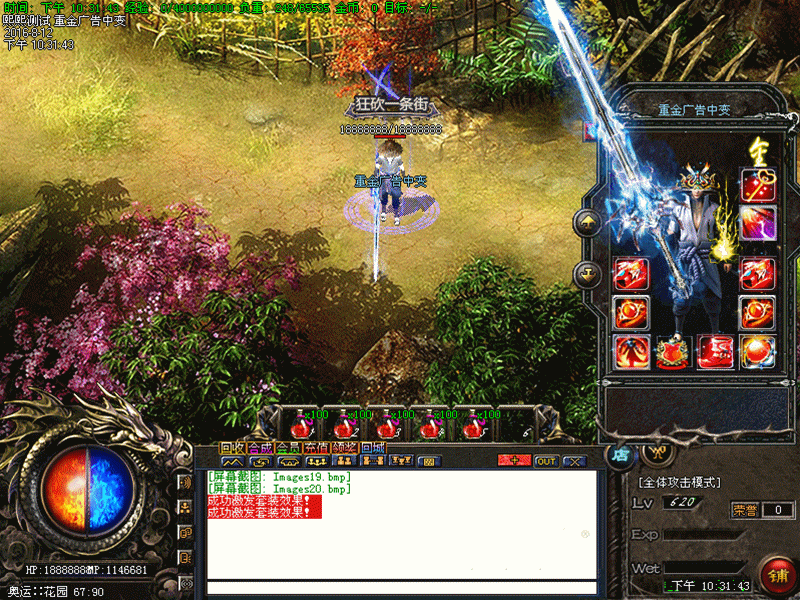The height and width of the screenshot is (600, 800).
Task: Click the chat text input line
Action: (x=400, y=587)
